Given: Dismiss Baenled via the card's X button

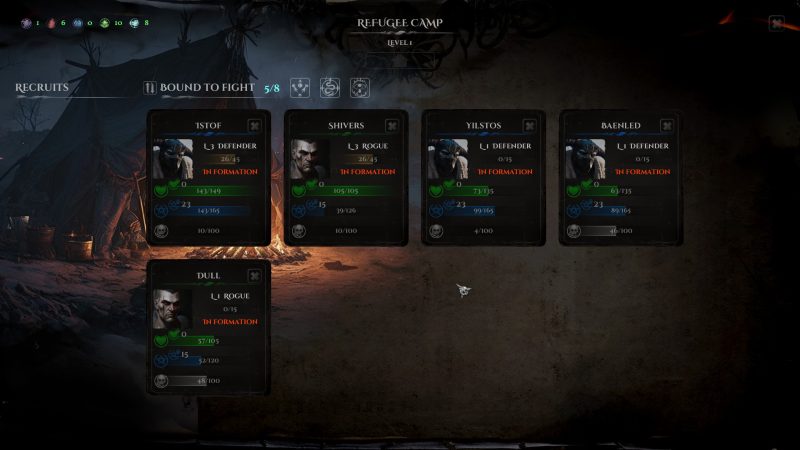Looking at the screenshot, I should [667, 126].
